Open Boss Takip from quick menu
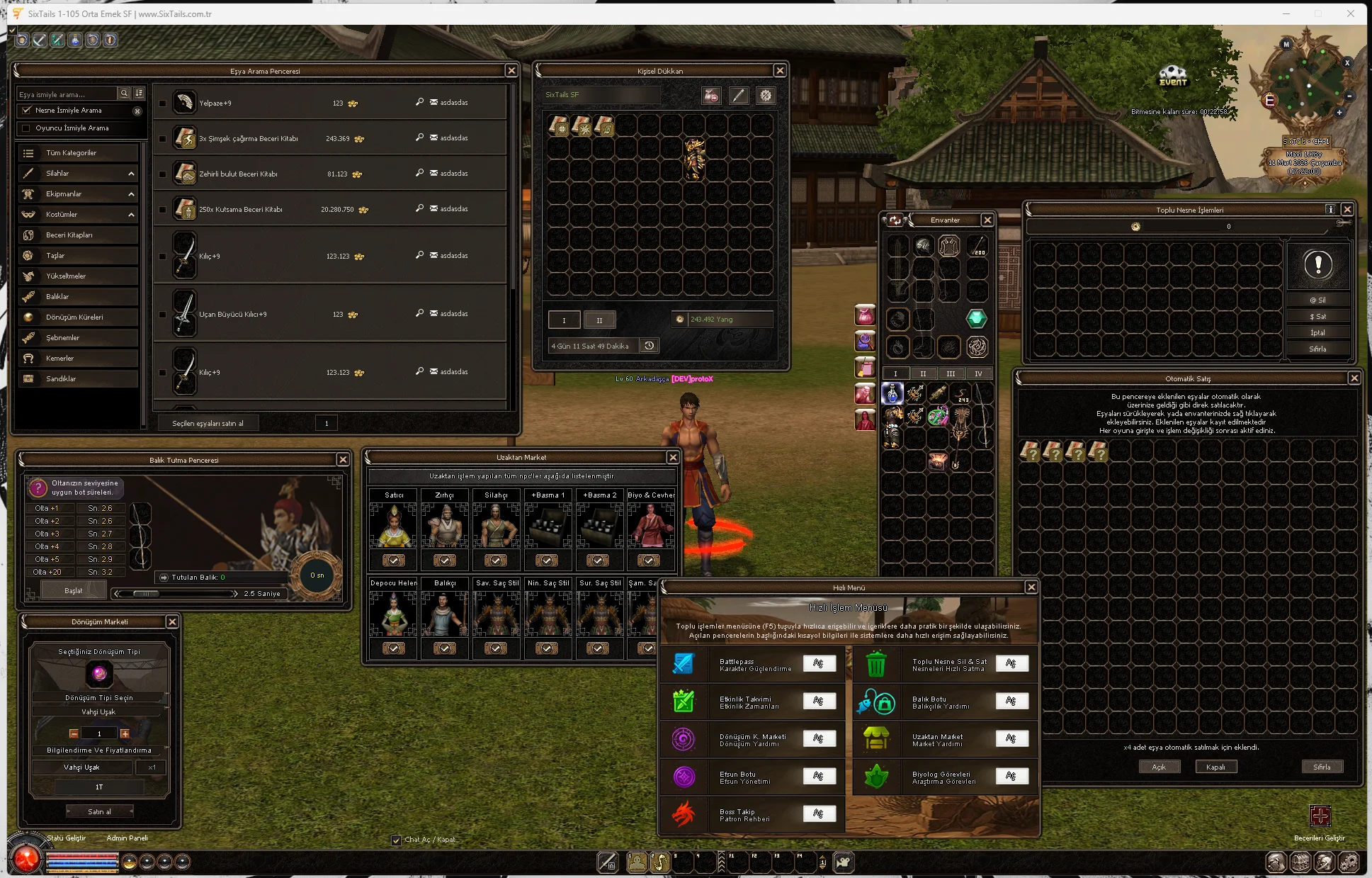Screen dimensions: 1372x878 [x=819, y=814]
